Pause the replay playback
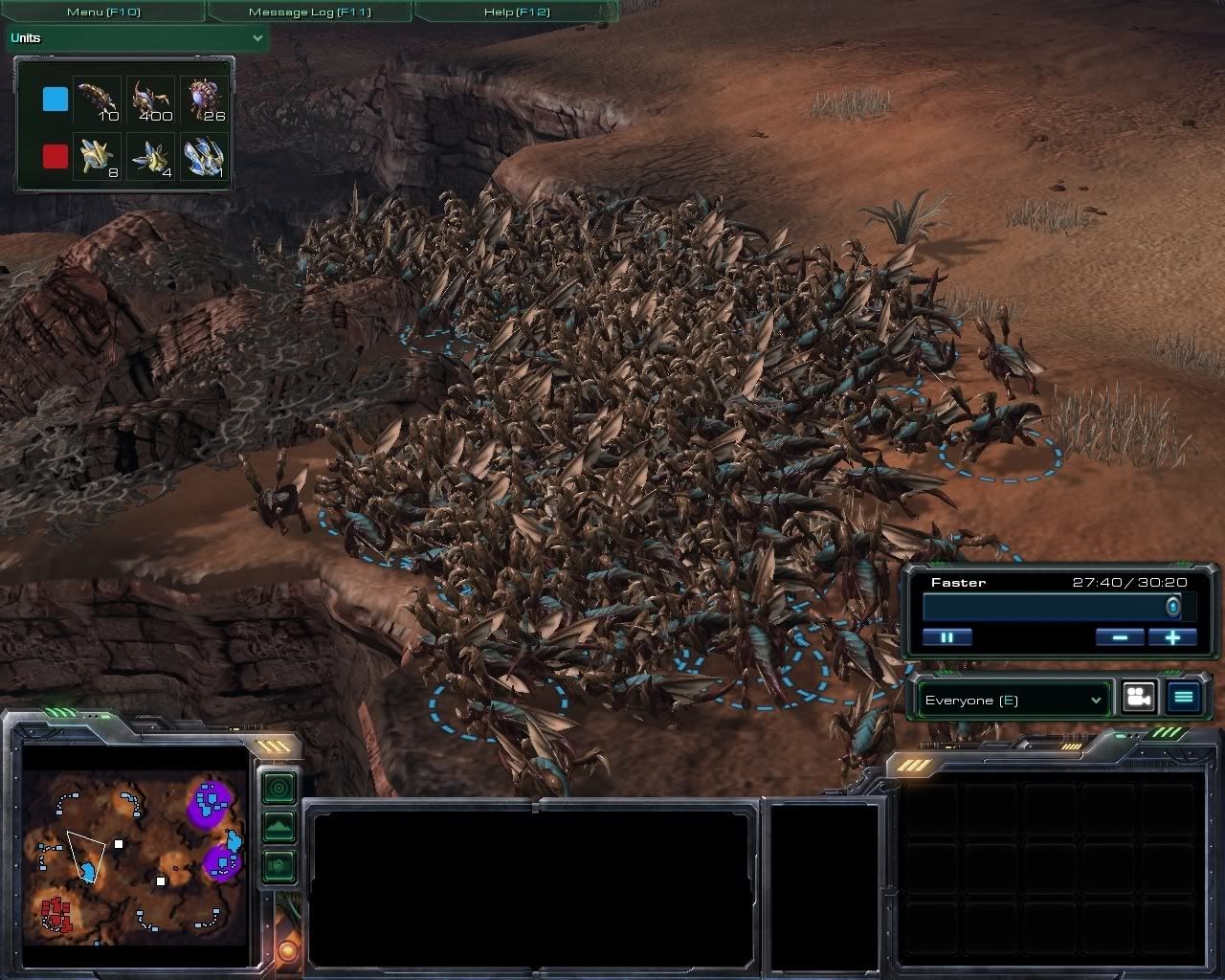Viewport: 1225px width, 980px height. click(x=947, y=637)
